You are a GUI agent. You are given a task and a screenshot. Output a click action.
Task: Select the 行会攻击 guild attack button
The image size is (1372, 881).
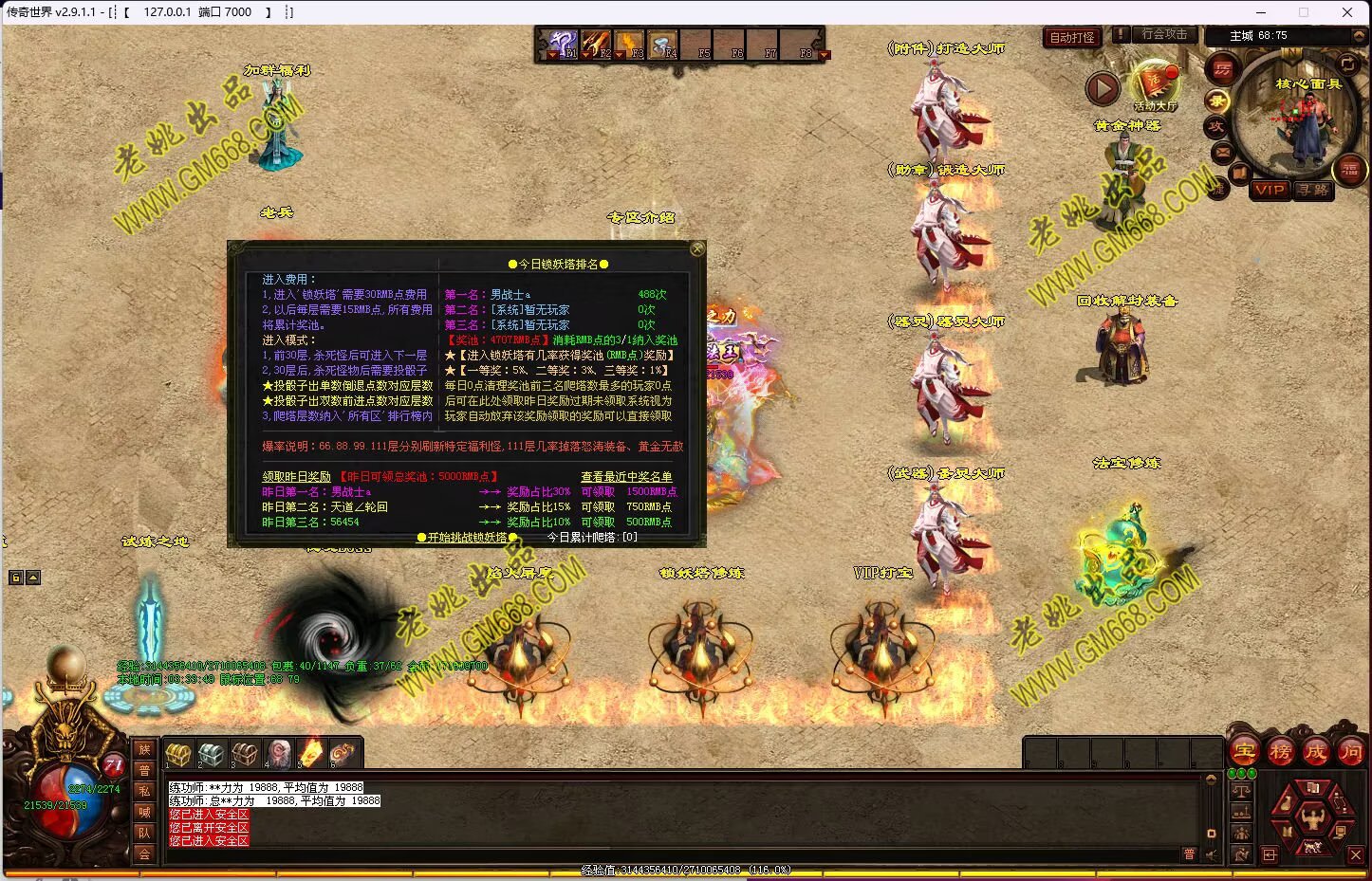(x=1163, y=34)
